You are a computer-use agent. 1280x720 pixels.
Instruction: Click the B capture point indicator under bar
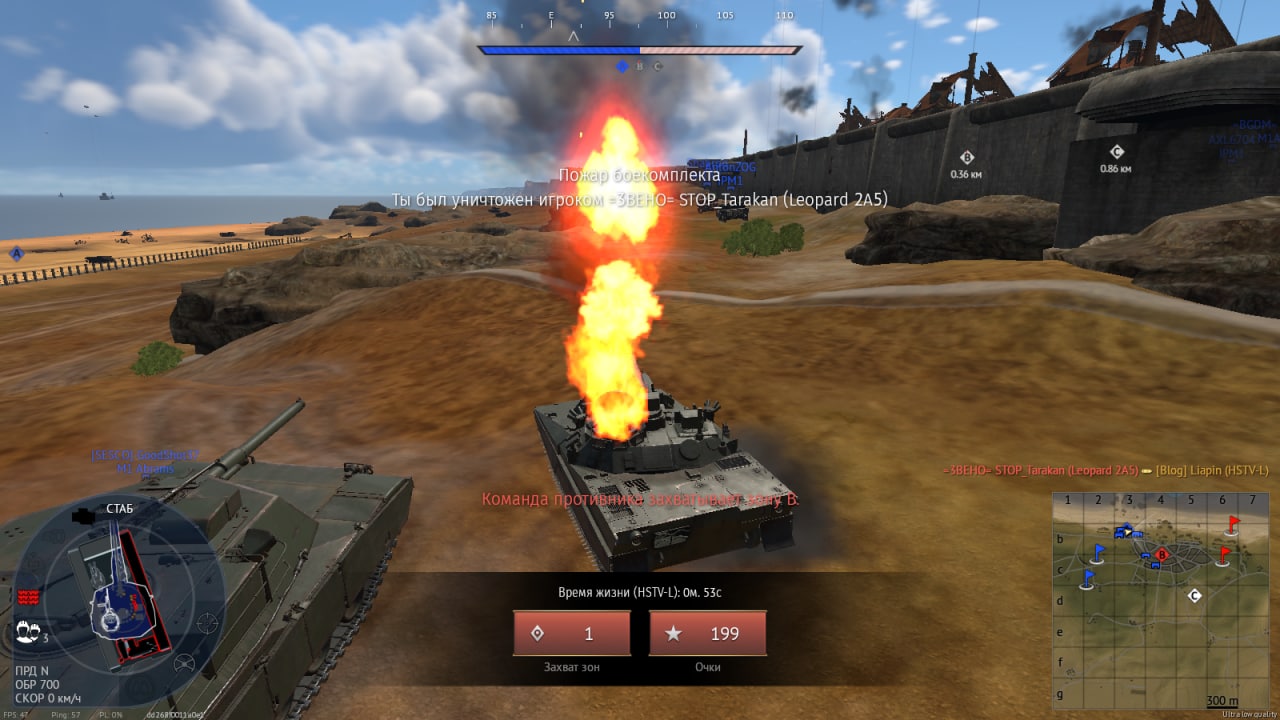640,66
